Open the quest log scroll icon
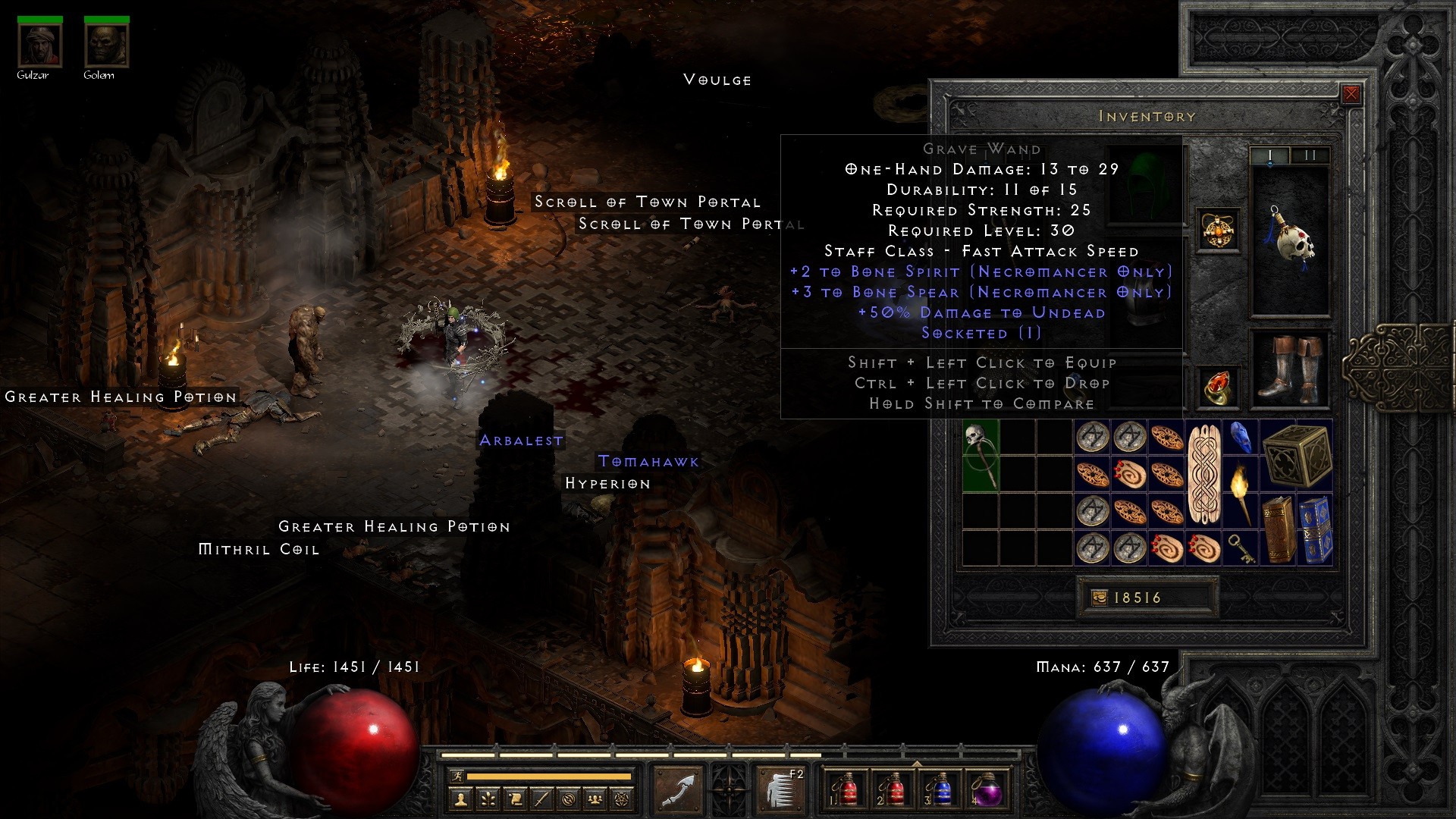 tap(516, 798)
